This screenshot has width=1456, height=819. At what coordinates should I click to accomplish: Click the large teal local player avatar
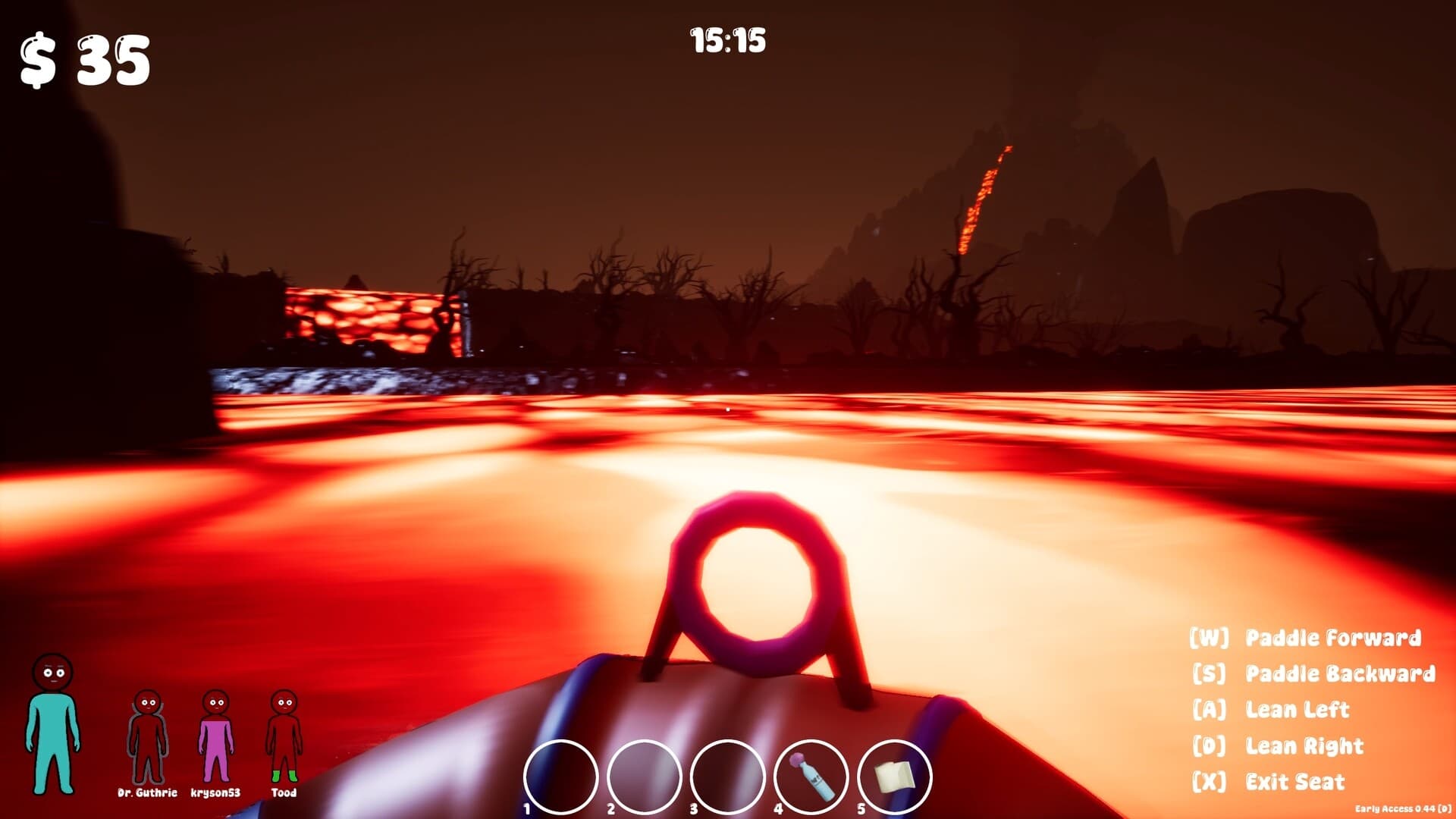55,724
